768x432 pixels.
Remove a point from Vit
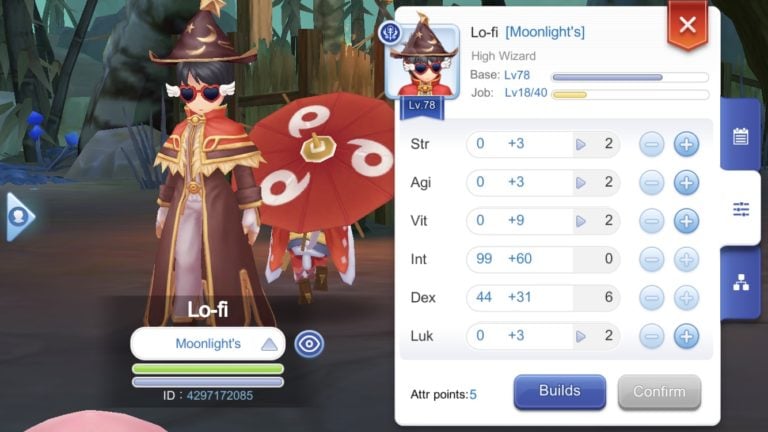651,221
